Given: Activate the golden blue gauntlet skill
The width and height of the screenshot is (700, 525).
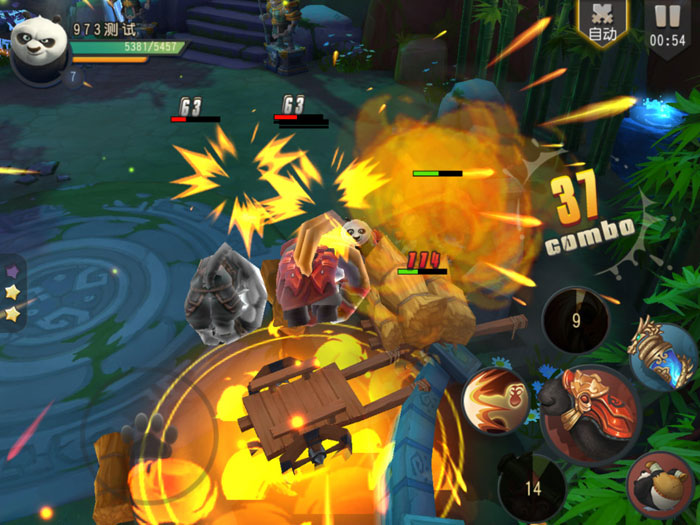Looking at the screenshot, I should pos(661,355).
